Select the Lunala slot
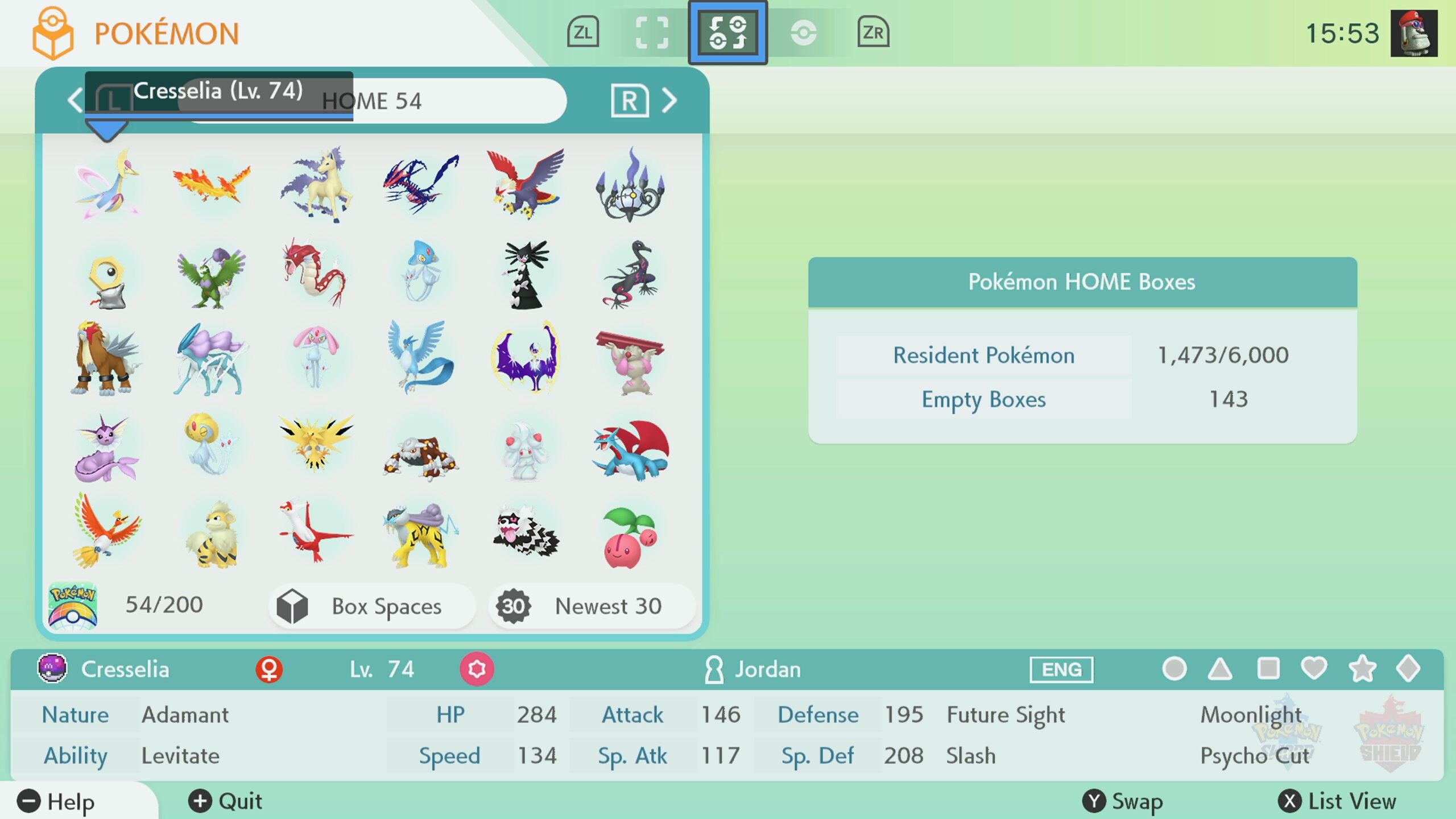 (526, 358)
